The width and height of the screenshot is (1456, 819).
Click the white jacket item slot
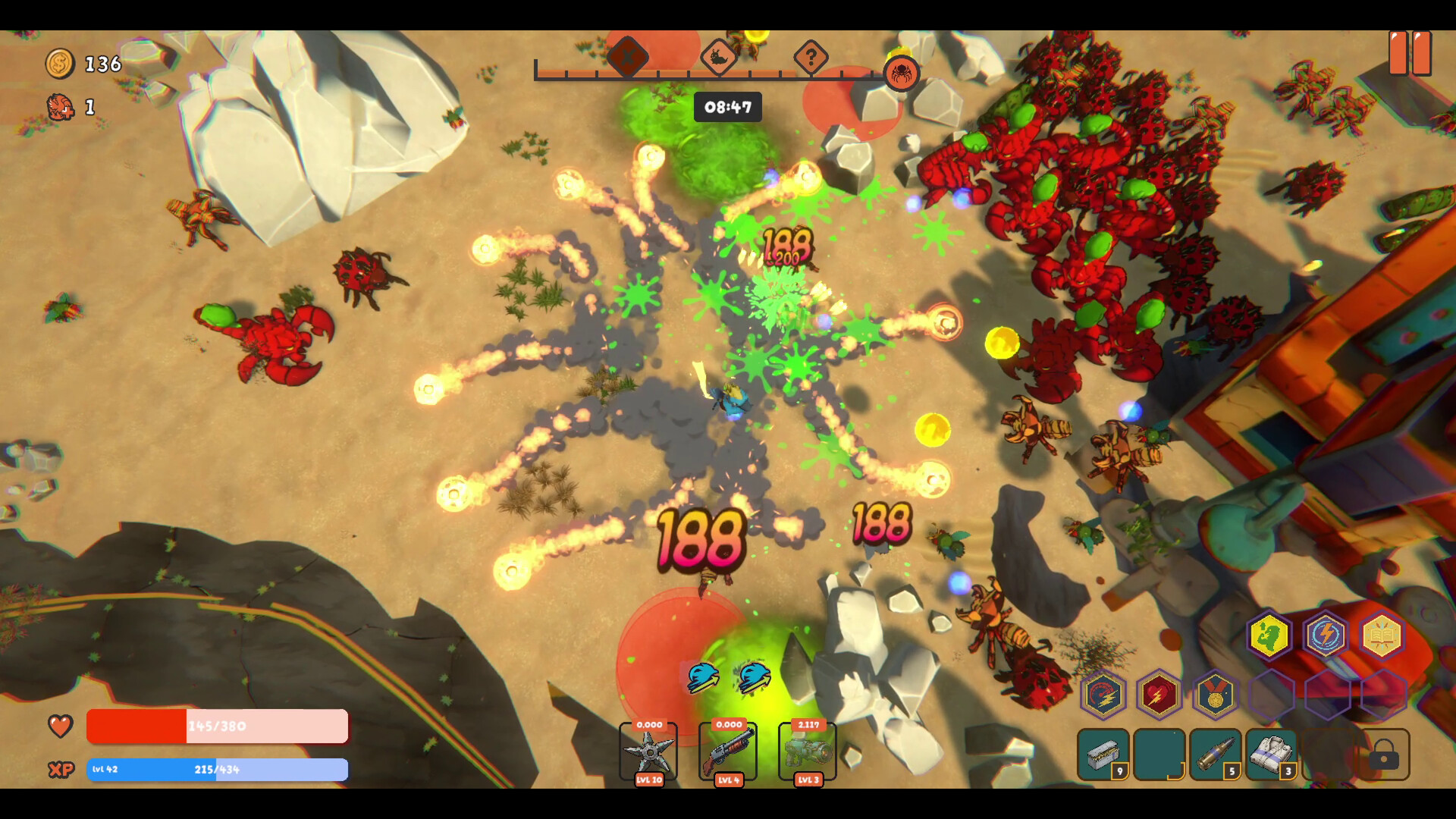tap(1272, 755)
